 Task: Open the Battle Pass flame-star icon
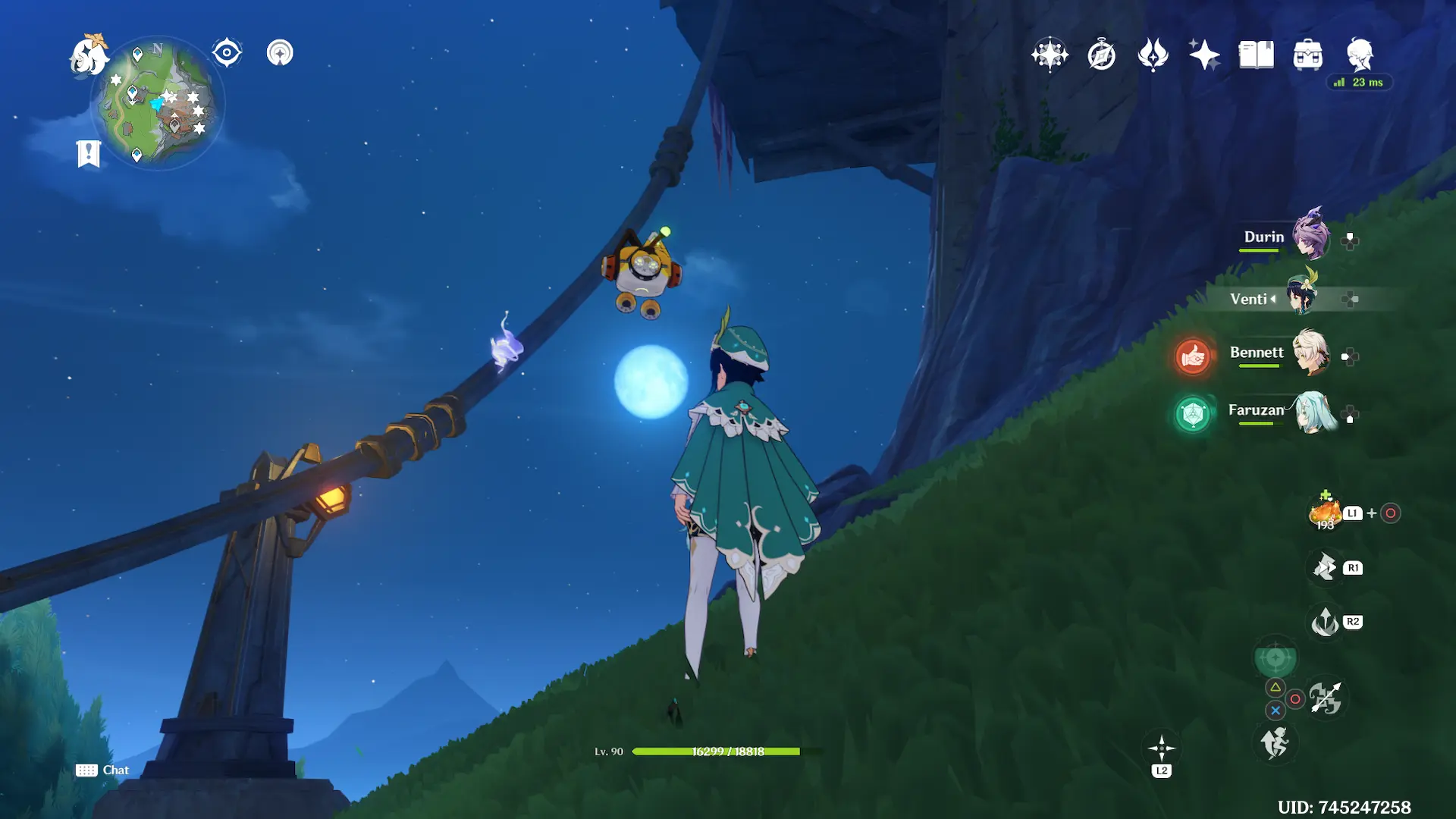(x=1153, y=55)
